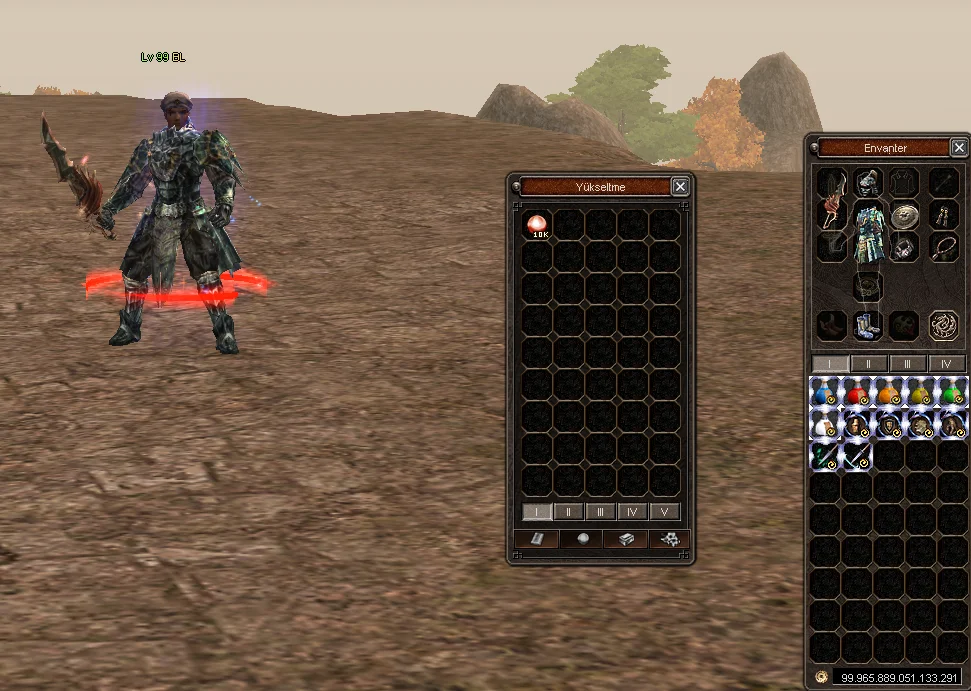Click the gear-shaped button in Yükseltme

pyautogui.click(x=668, y=539)
